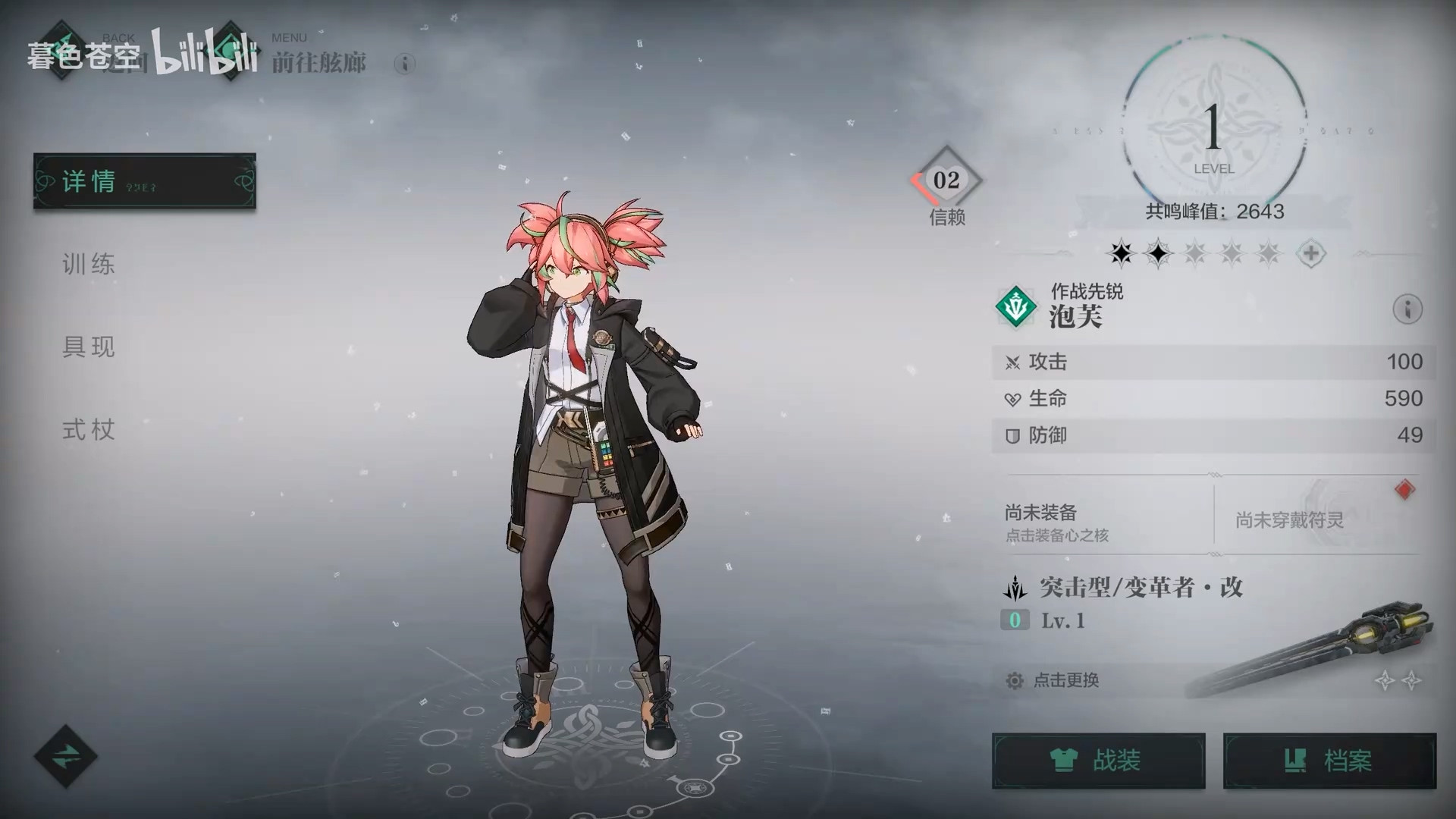Open the 档案 archive button
Image resolution: width=1456 pixels, height=819 pixels.
1329,761
